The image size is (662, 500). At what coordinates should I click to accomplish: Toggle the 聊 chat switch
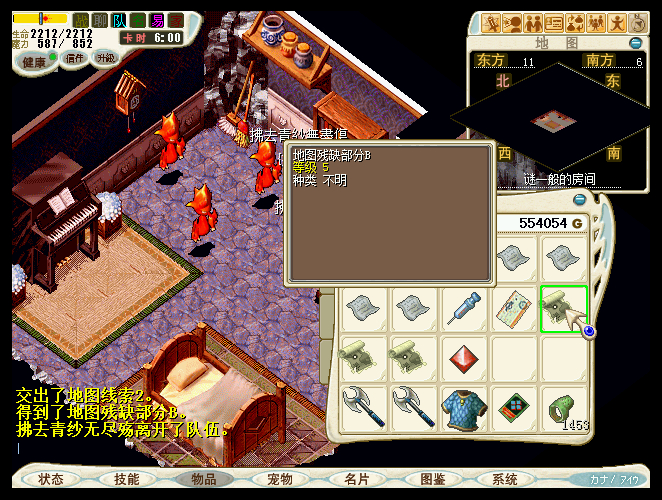point(100,20)
